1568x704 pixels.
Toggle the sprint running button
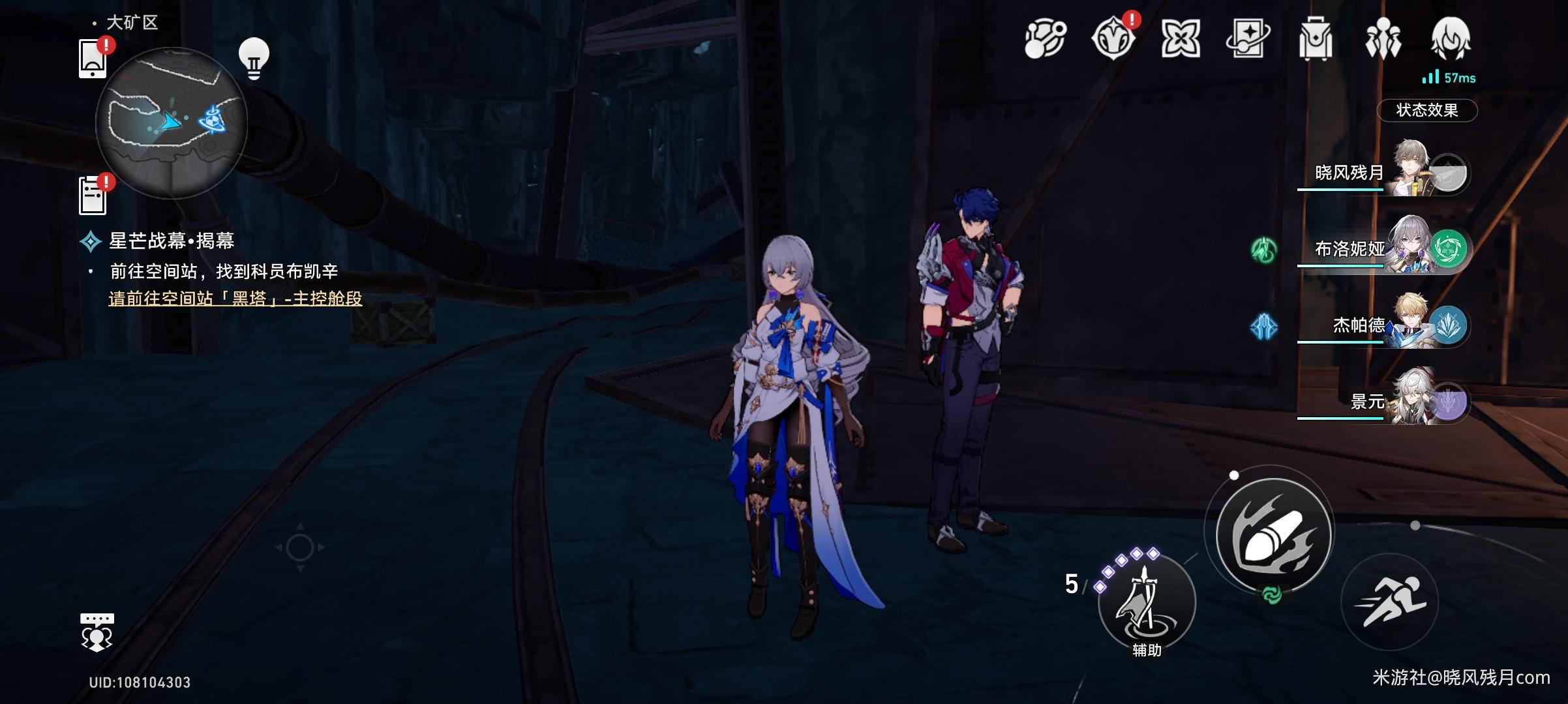(1389, 602)
